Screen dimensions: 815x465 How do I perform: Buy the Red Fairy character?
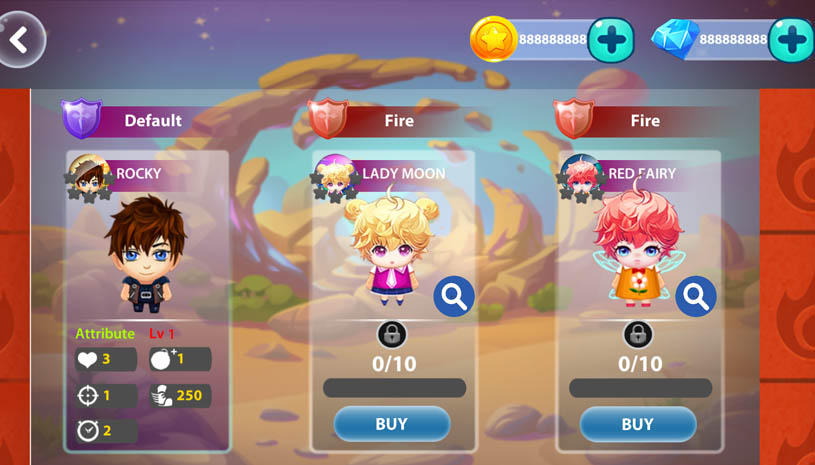[x=637, y=424]
